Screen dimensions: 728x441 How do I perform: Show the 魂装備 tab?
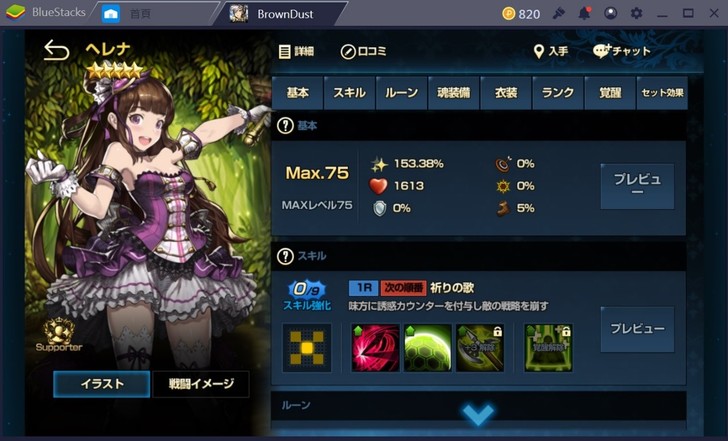(x=453, y=93)
